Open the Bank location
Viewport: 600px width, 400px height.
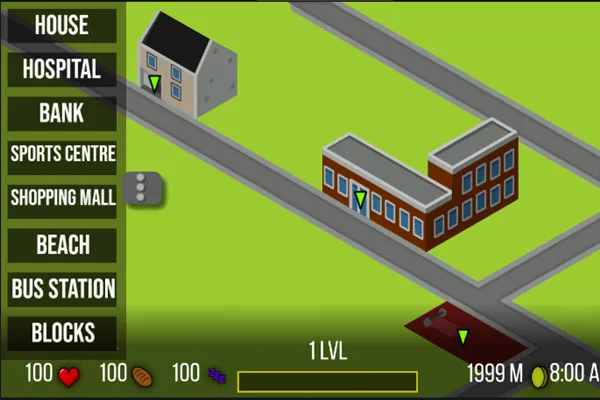[x=62, y=113]
